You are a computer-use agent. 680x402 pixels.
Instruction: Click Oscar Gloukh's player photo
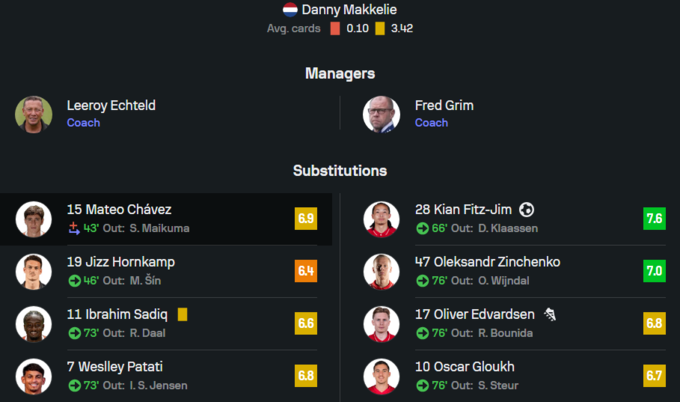[381, 376]
